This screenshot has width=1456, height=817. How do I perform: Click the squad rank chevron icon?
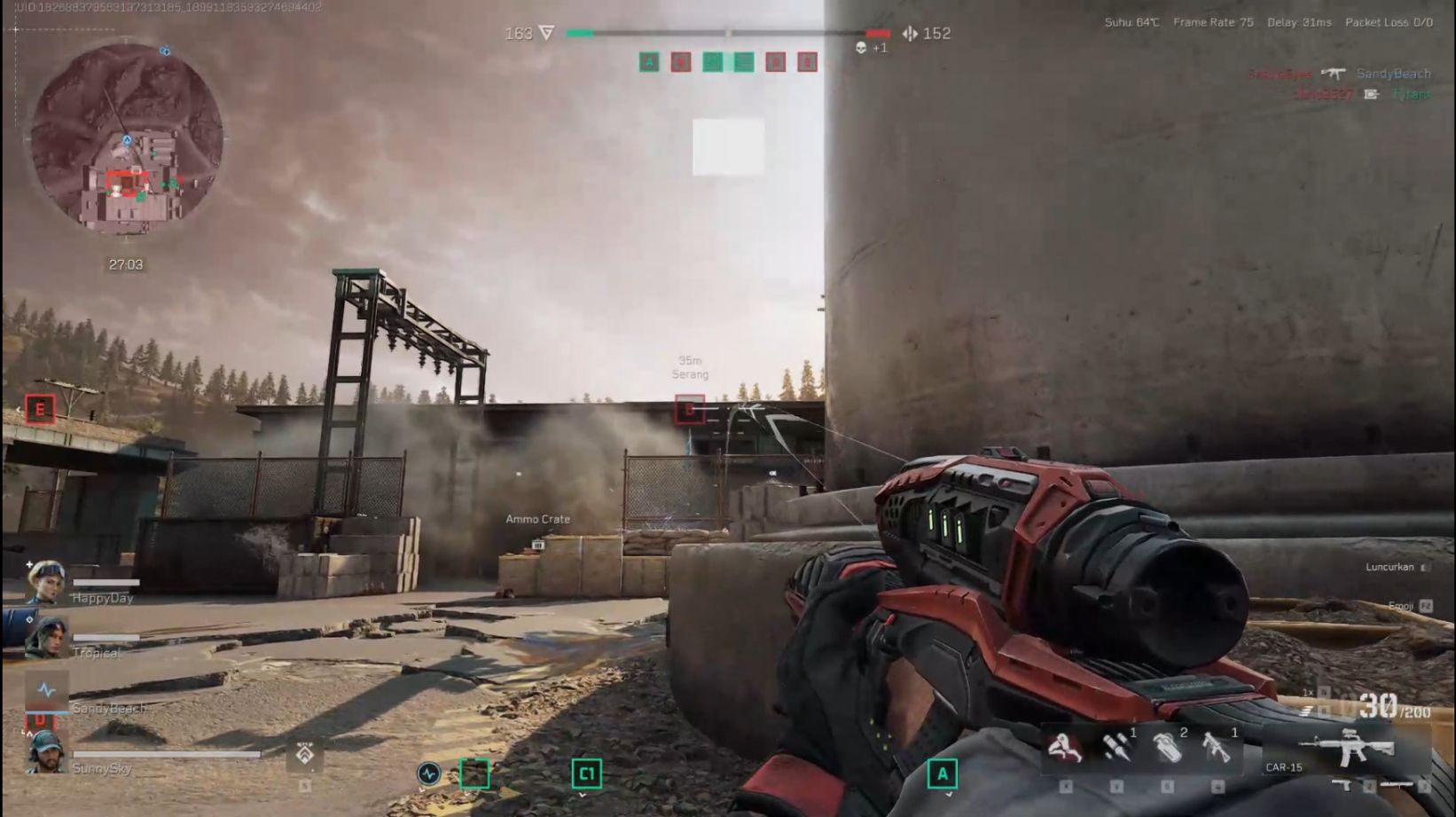point(304,754)
